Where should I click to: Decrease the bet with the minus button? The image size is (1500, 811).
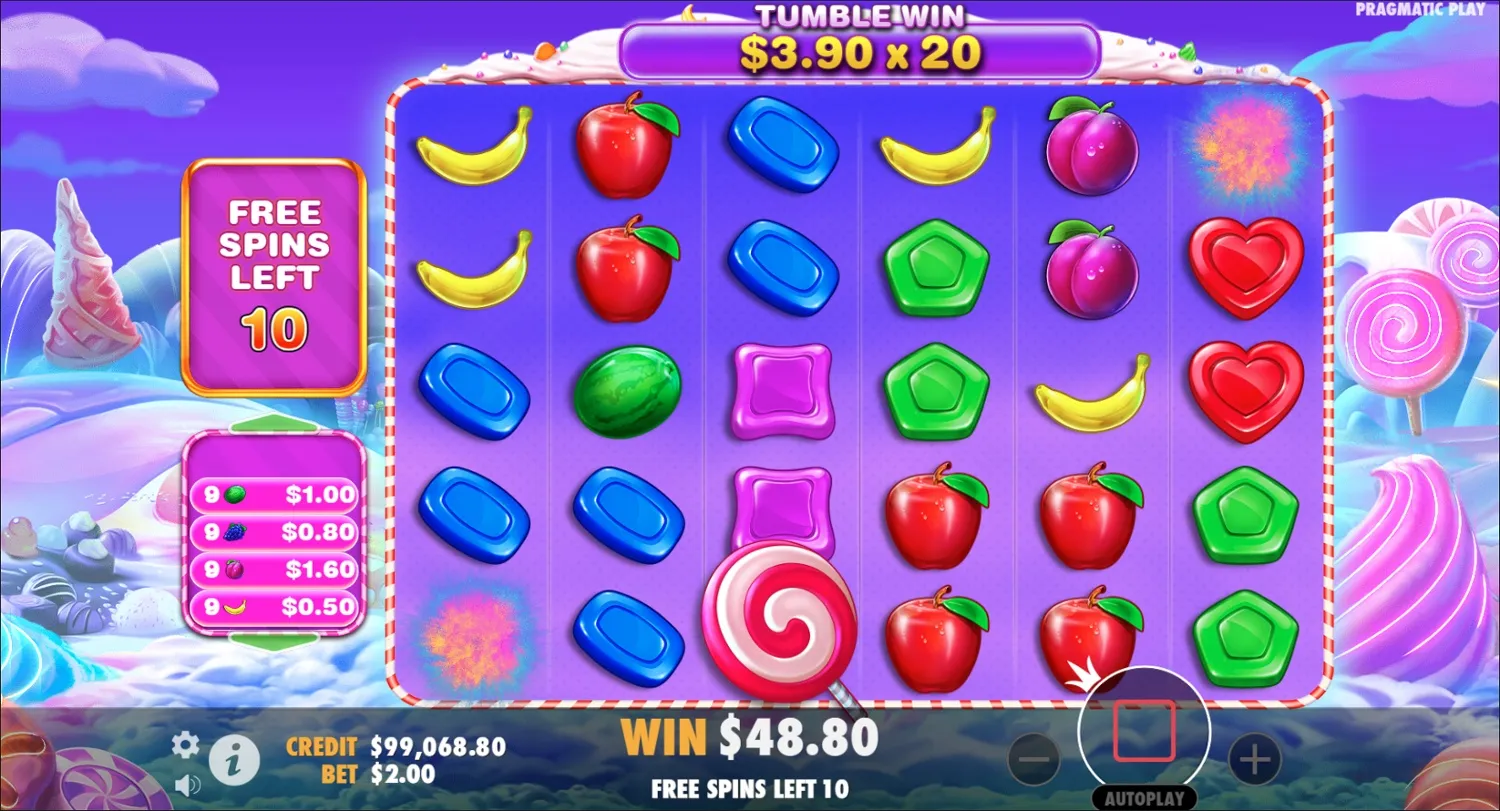pos(1035,758)
